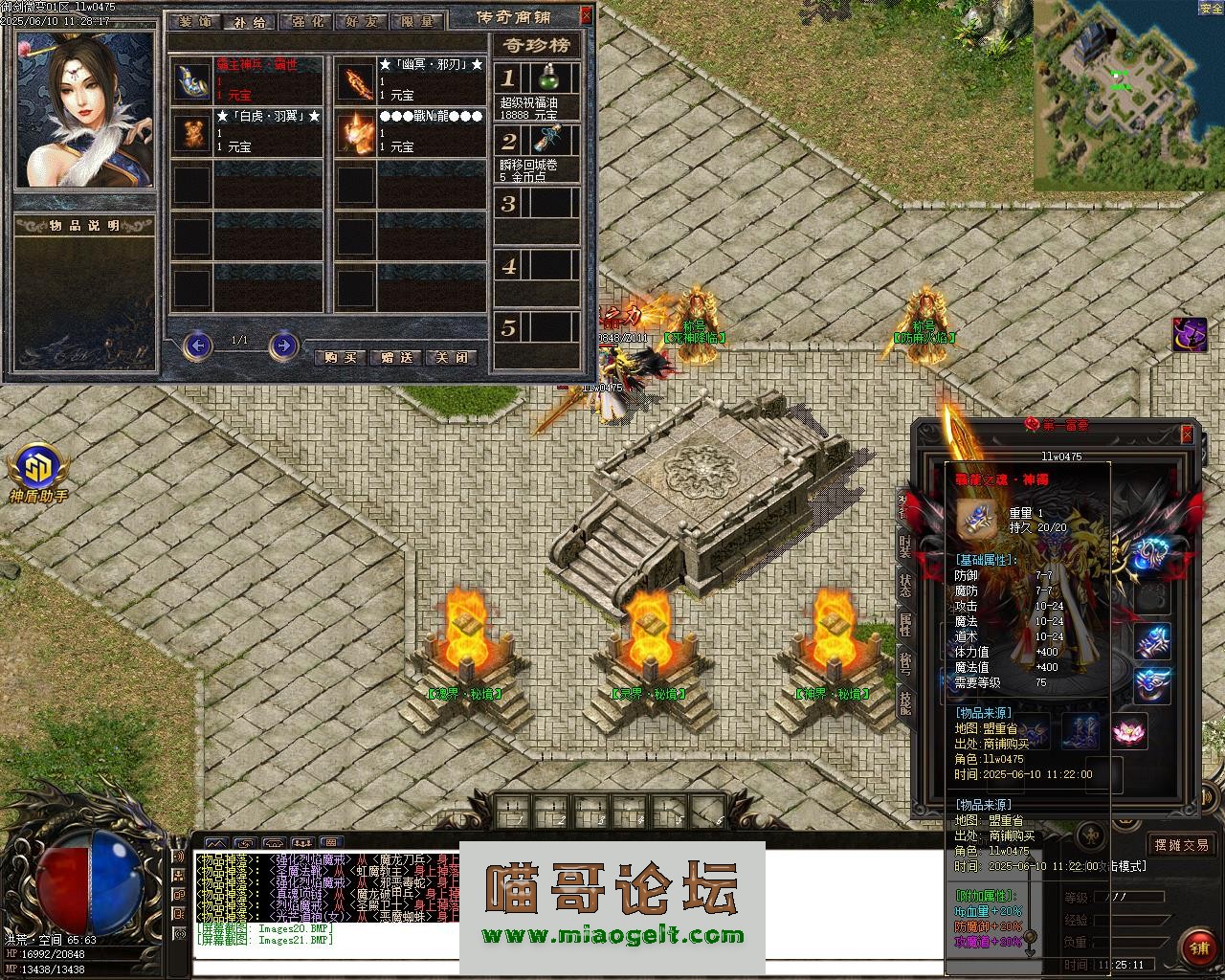The width and height of the screenshot is (1225, 980).
Task: Select the 好友 tab in the shop
Action: pos(361,20)
